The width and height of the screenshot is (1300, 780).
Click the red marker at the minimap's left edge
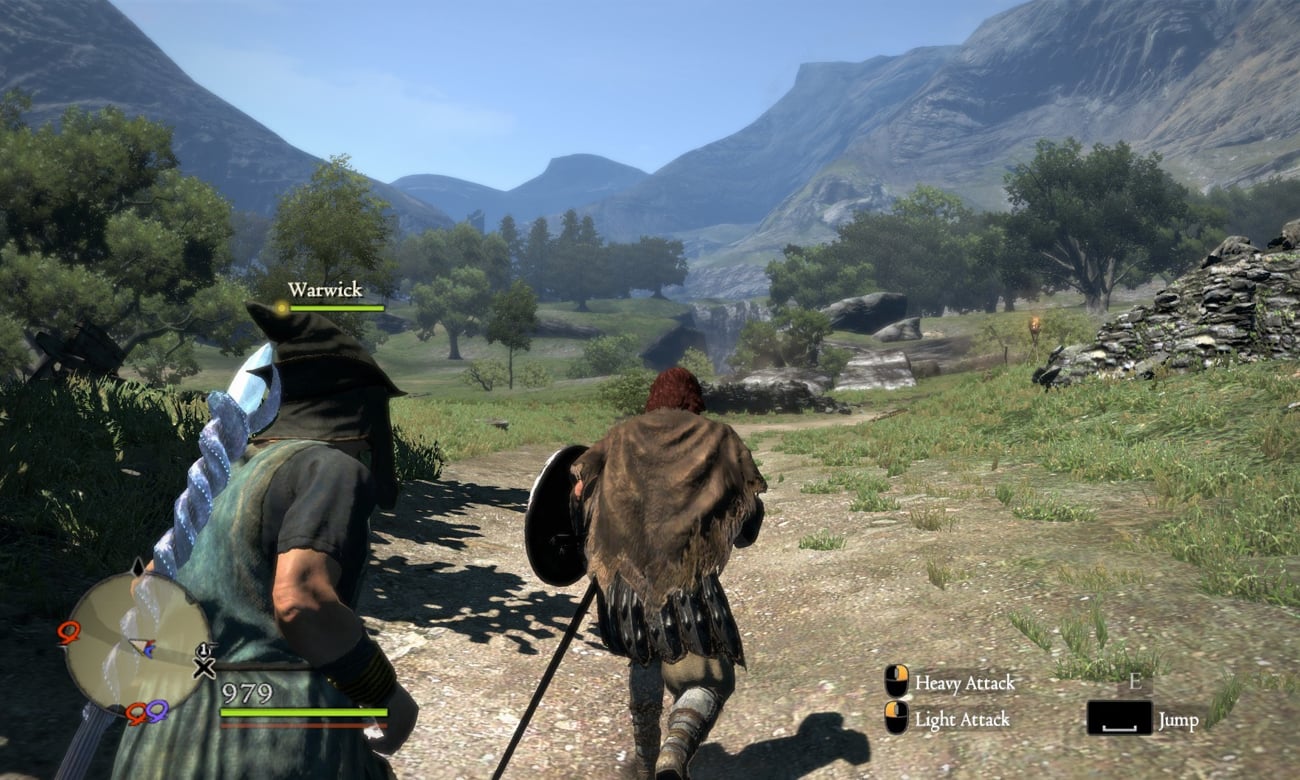(68, 630)
